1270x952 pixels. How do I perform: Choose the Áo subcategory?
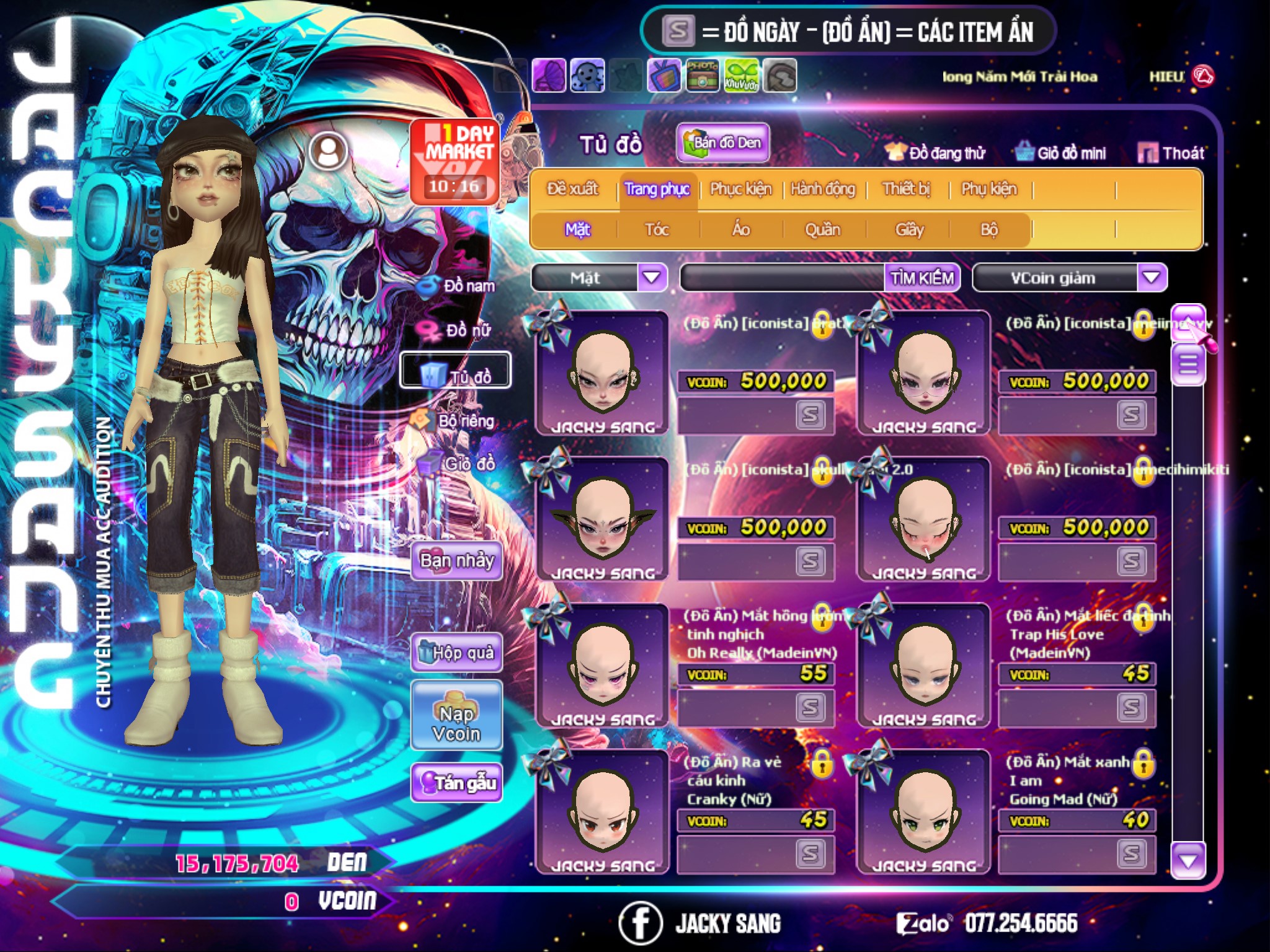(x=741, y=230)
